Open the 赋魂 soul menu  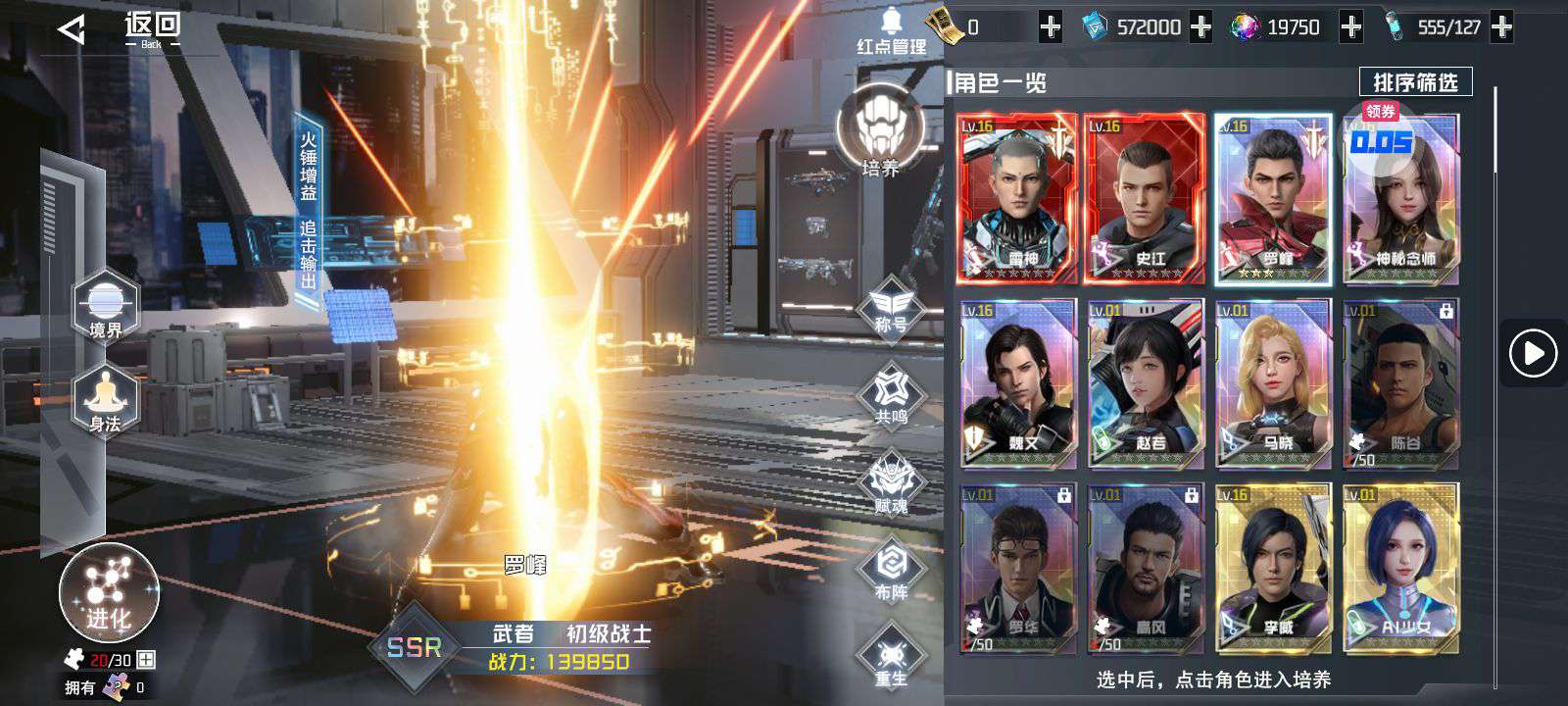pyautogui.click(x=890, y=483)
